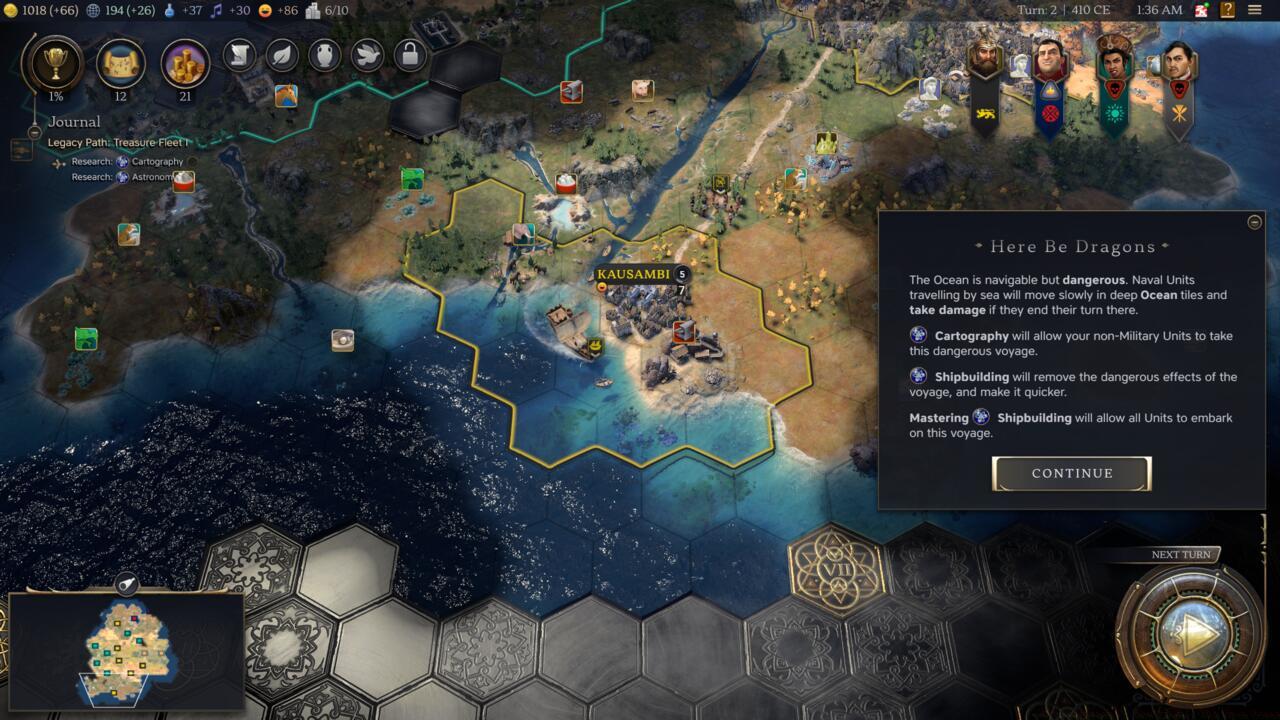Viewport: 1280px width, 720px height.
Task: Select the leader portrait on the teal banner
Action: (1112, 60)
